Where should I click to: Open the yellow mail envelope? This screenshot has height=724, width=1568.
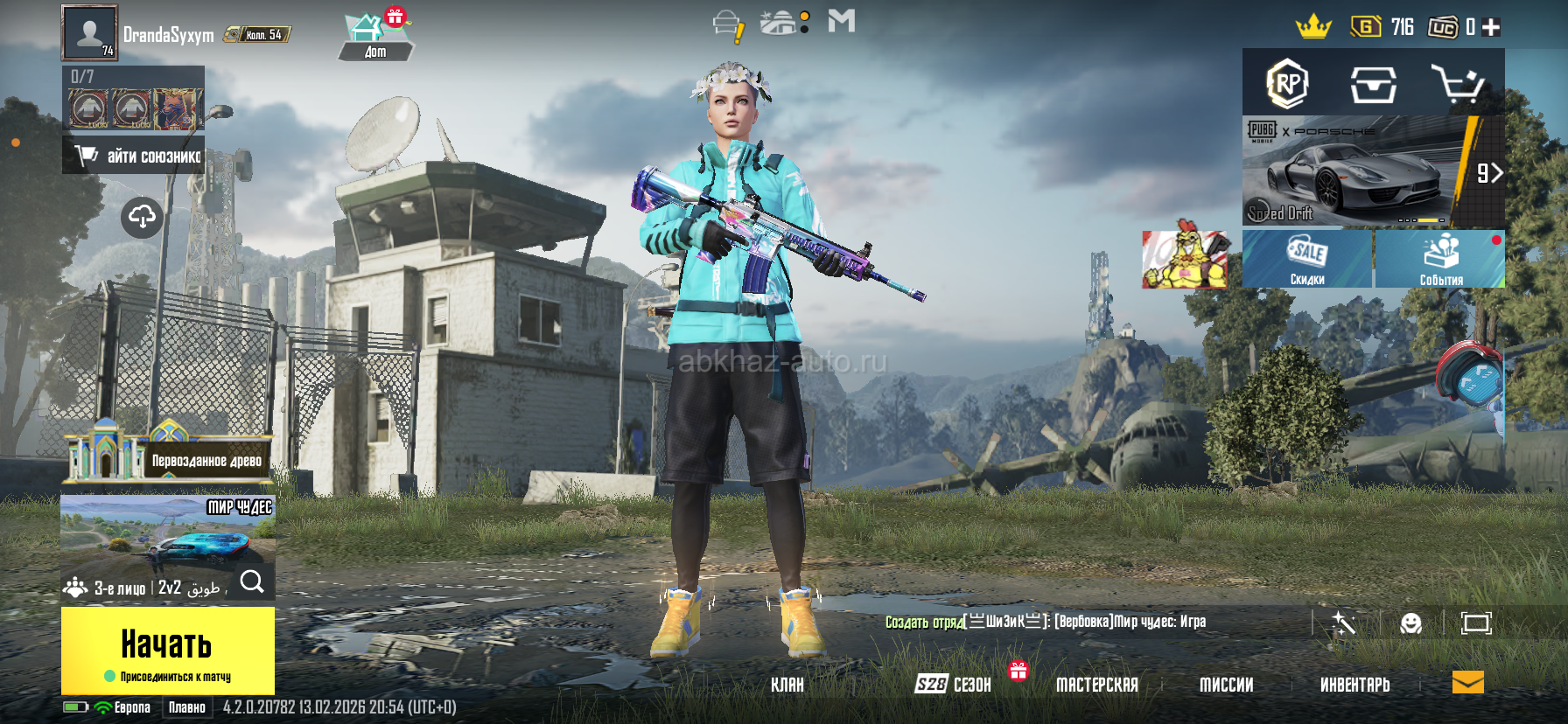tap(1467, 682)
